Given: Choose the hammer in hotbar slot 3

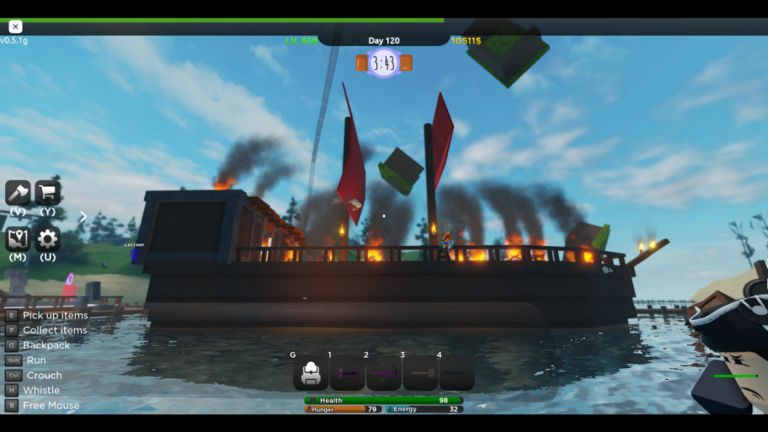Looking at the screenshot, I should [420, 373].
